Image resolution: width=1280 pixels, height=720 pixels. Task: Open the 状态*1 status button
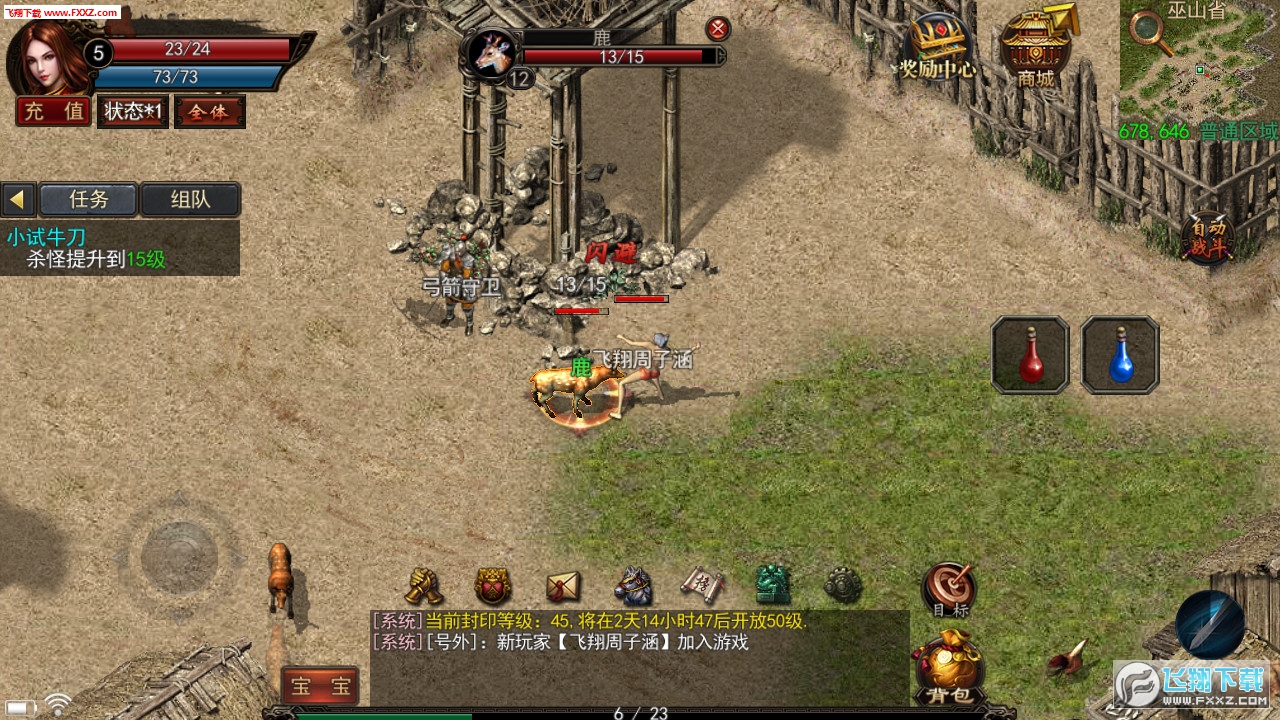click(x=132, y=112)
